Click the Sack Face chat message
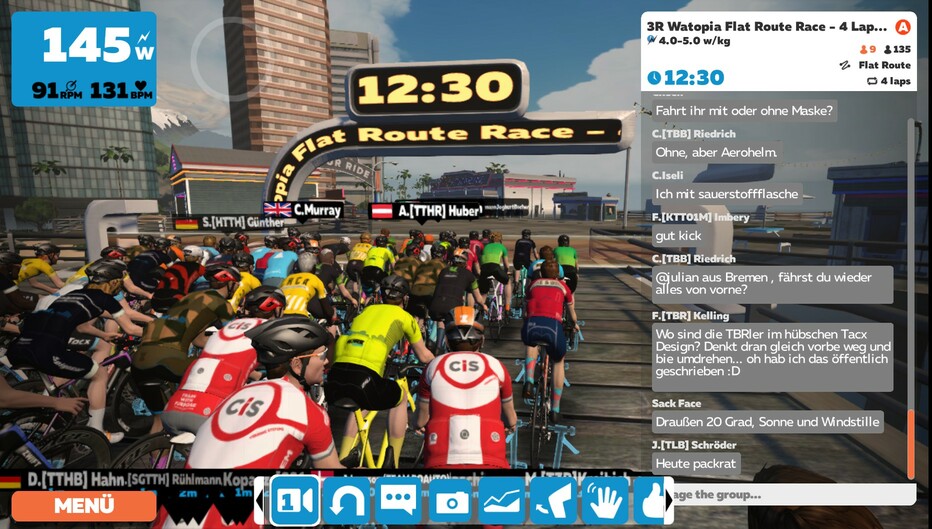This screenshot has width=932, height=529. click(x=766, y=422)
